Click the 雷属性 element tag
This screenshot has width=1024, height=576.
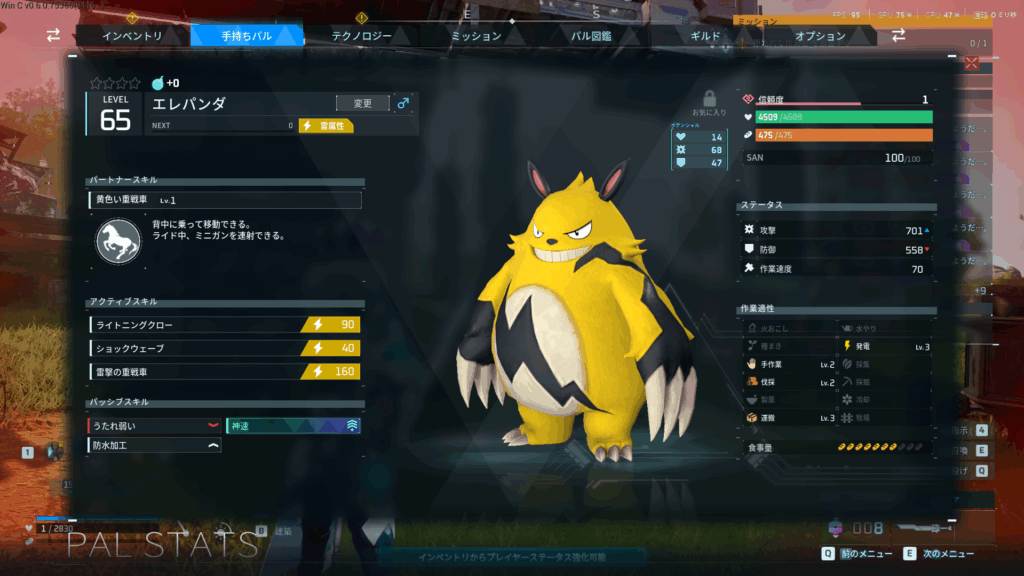(326, 126)
